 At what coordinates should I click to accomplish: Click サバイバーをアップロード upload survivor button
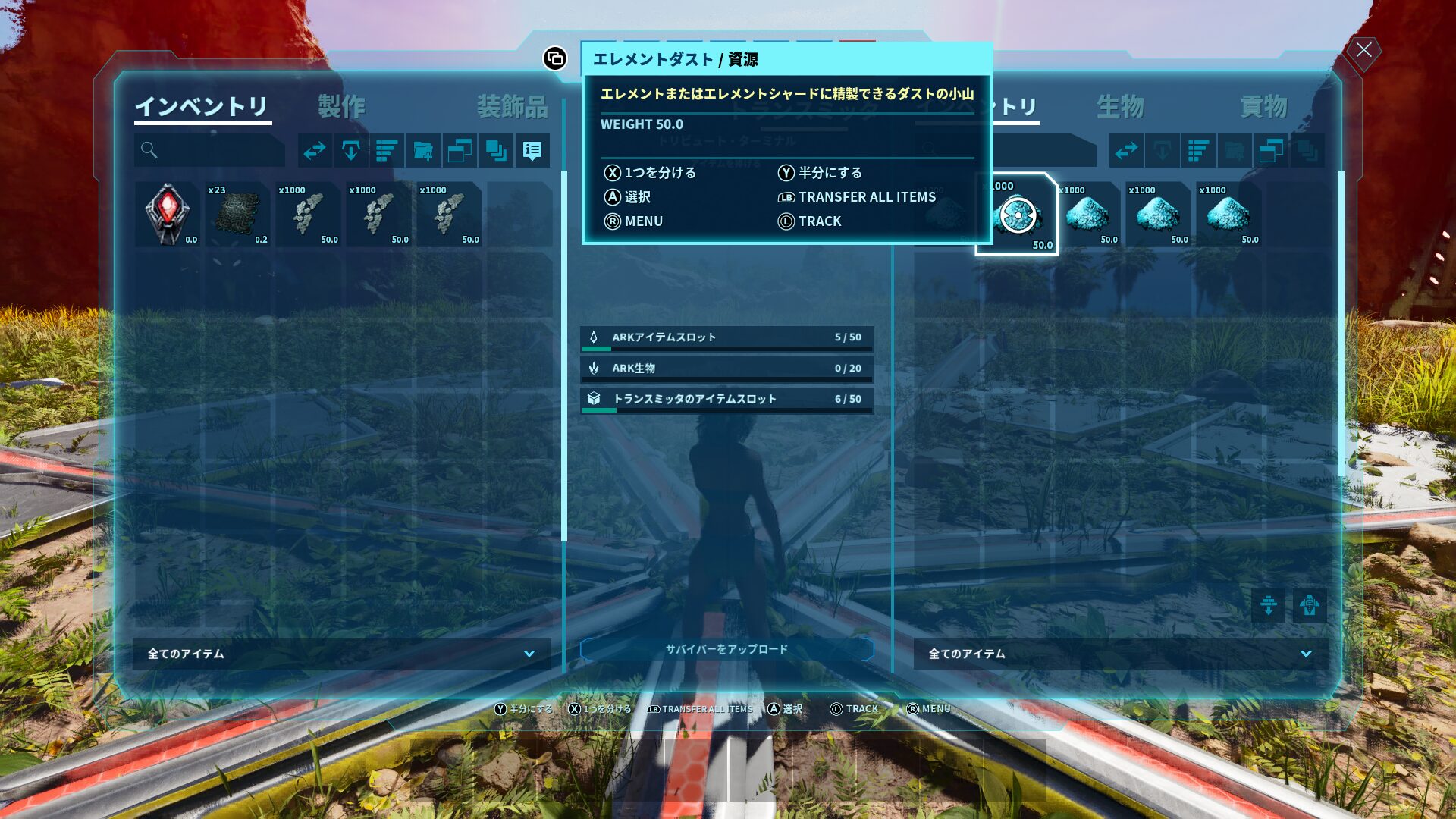726,649
